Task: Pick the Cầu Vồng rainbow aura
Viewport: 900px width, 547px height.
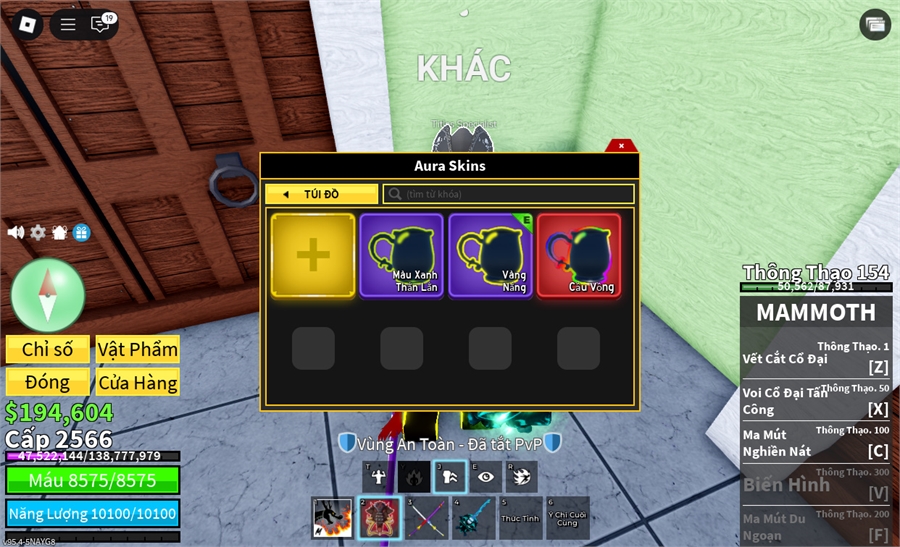Action: pos(579,255)
